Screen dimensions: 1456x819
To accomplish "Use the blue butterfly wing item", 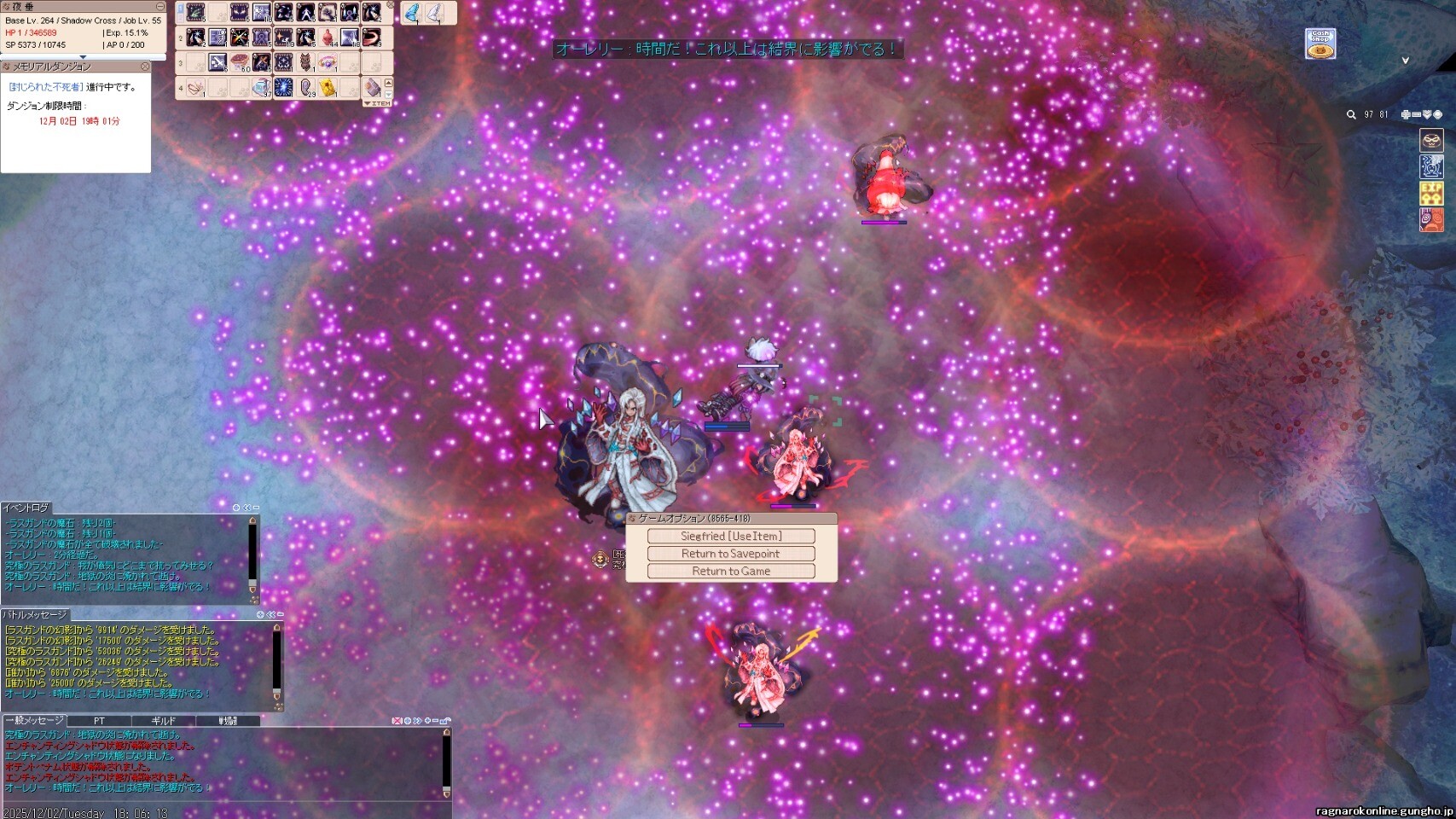I will [x=412, y=13].
